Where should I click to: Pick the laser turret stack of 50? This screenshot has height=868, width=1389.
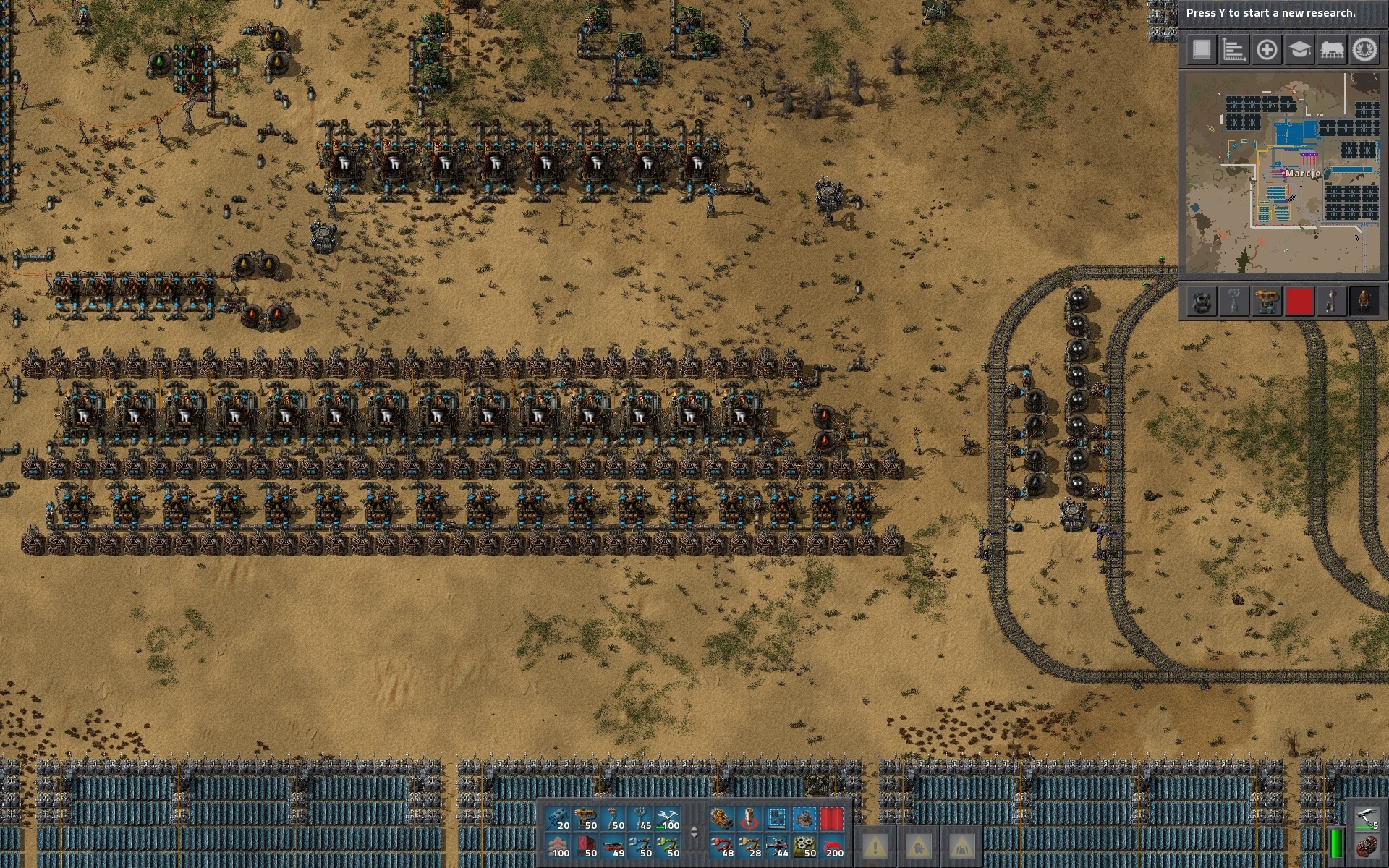(586, 819)
